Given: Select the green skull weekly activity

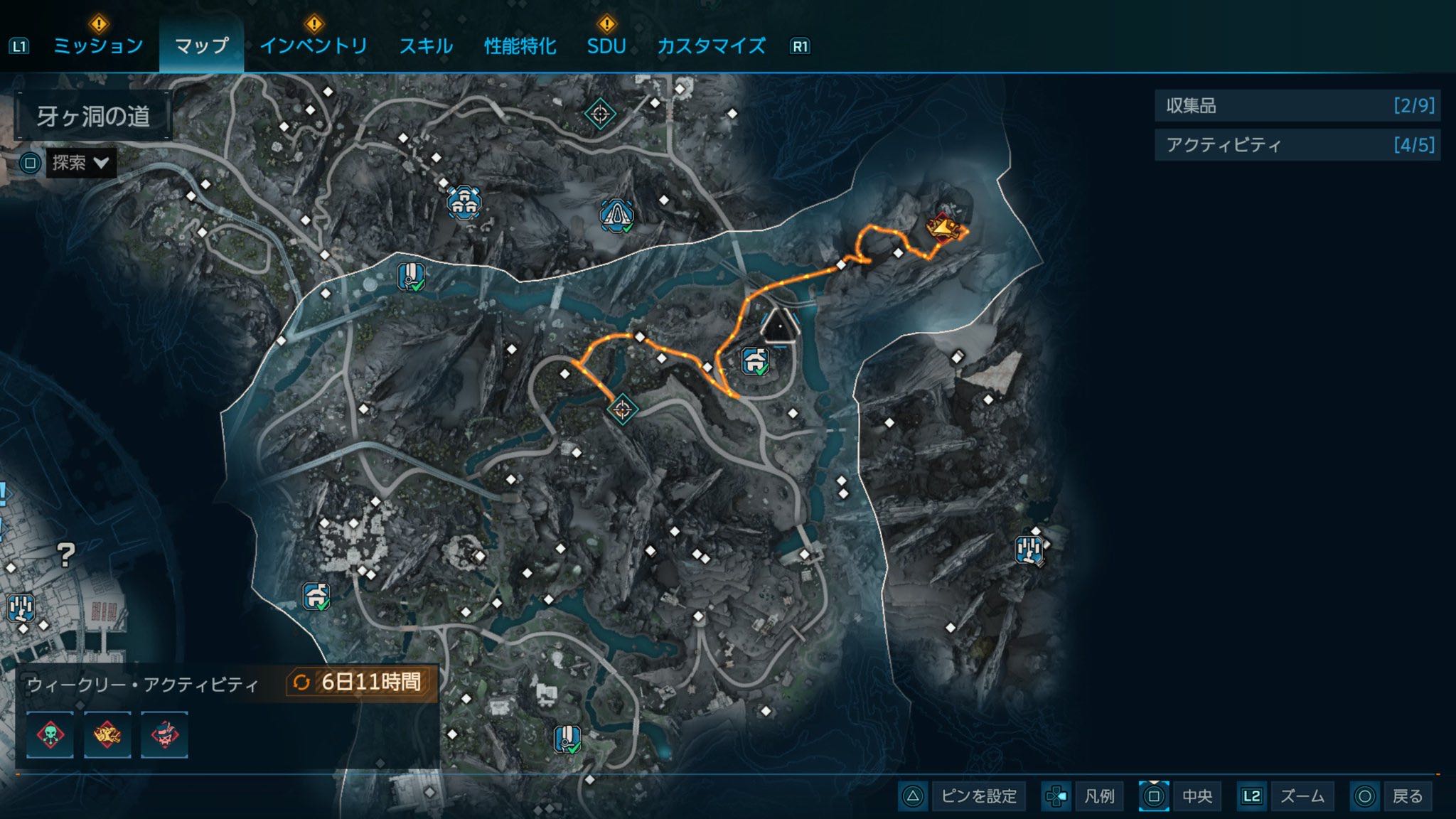Looking at the screenshot, I should click(50, 734).
